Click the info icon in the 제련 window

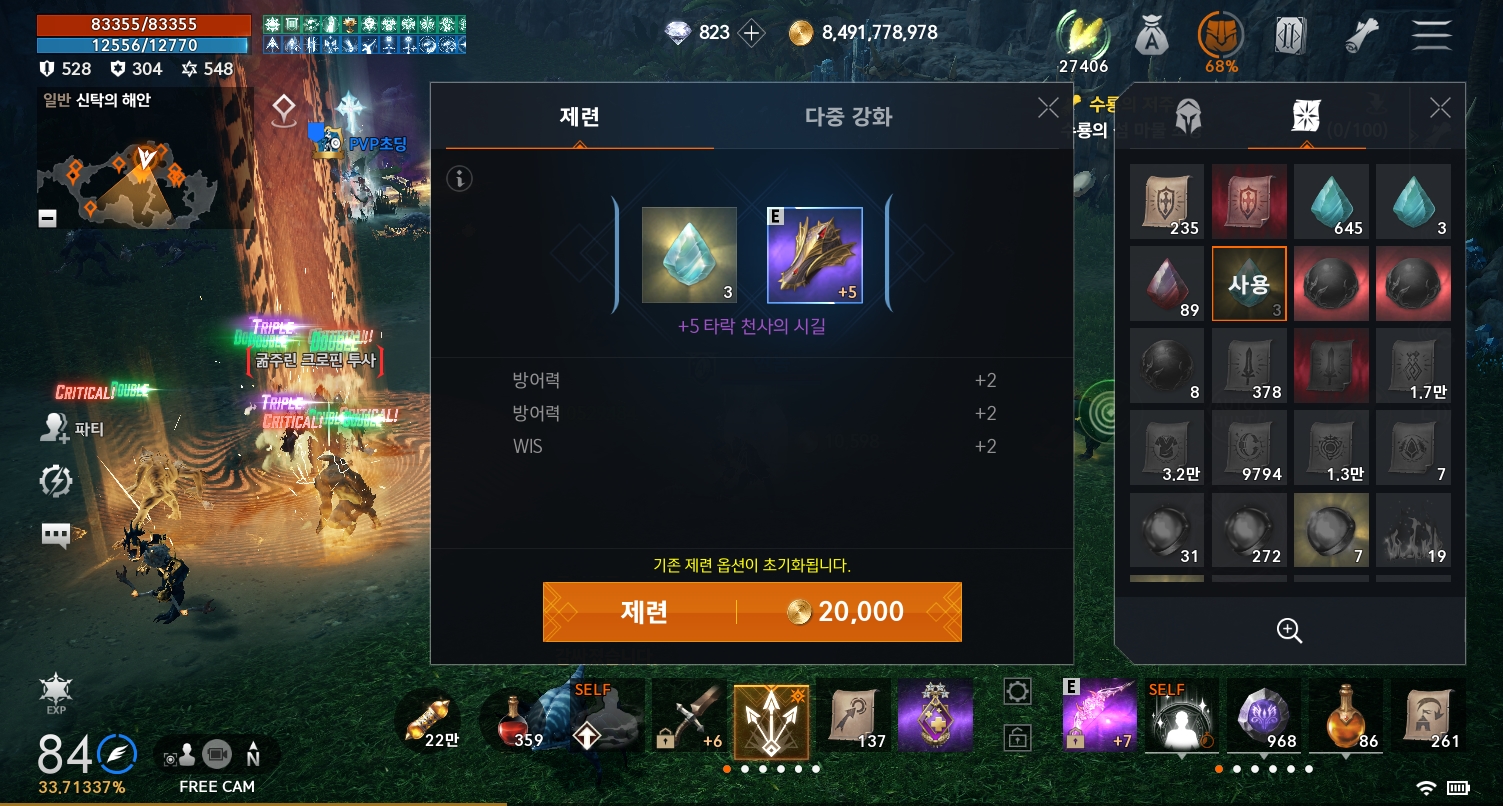459,179
